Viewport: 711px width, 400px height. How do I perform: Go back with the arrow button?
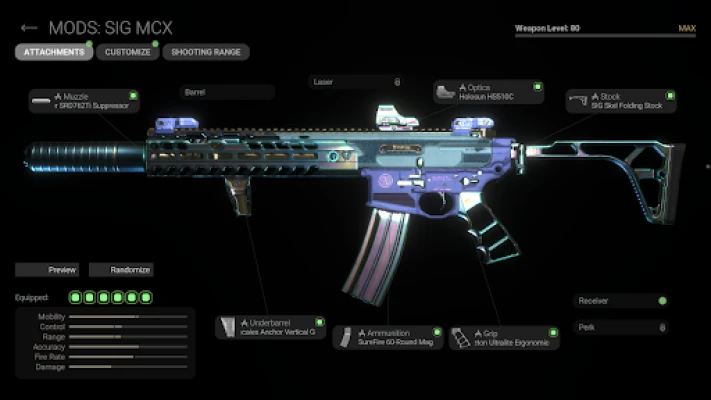(29, 28)
